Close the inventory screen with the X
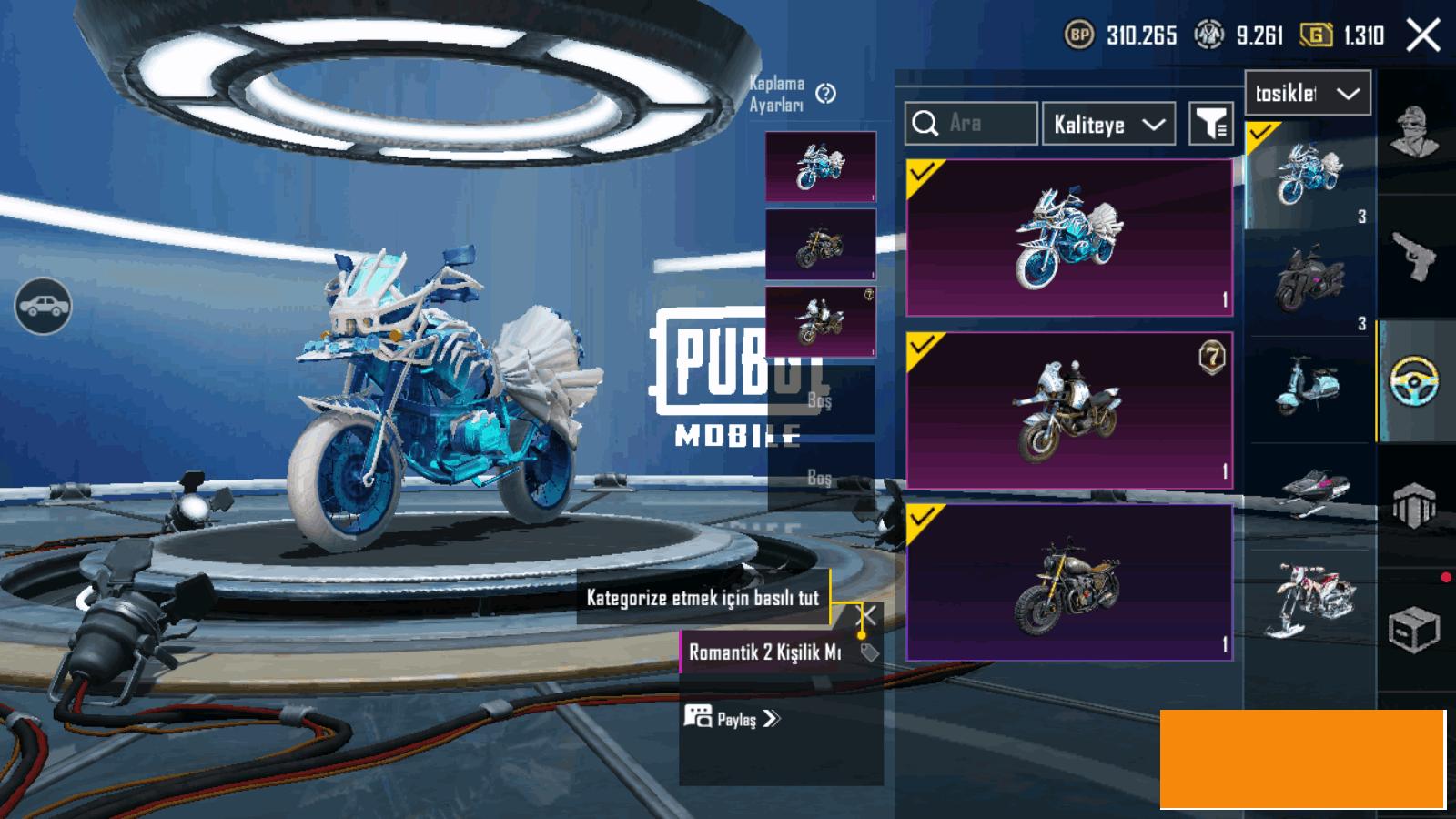This screenshot has height=819, width=1456. [x=1423, y=35]
